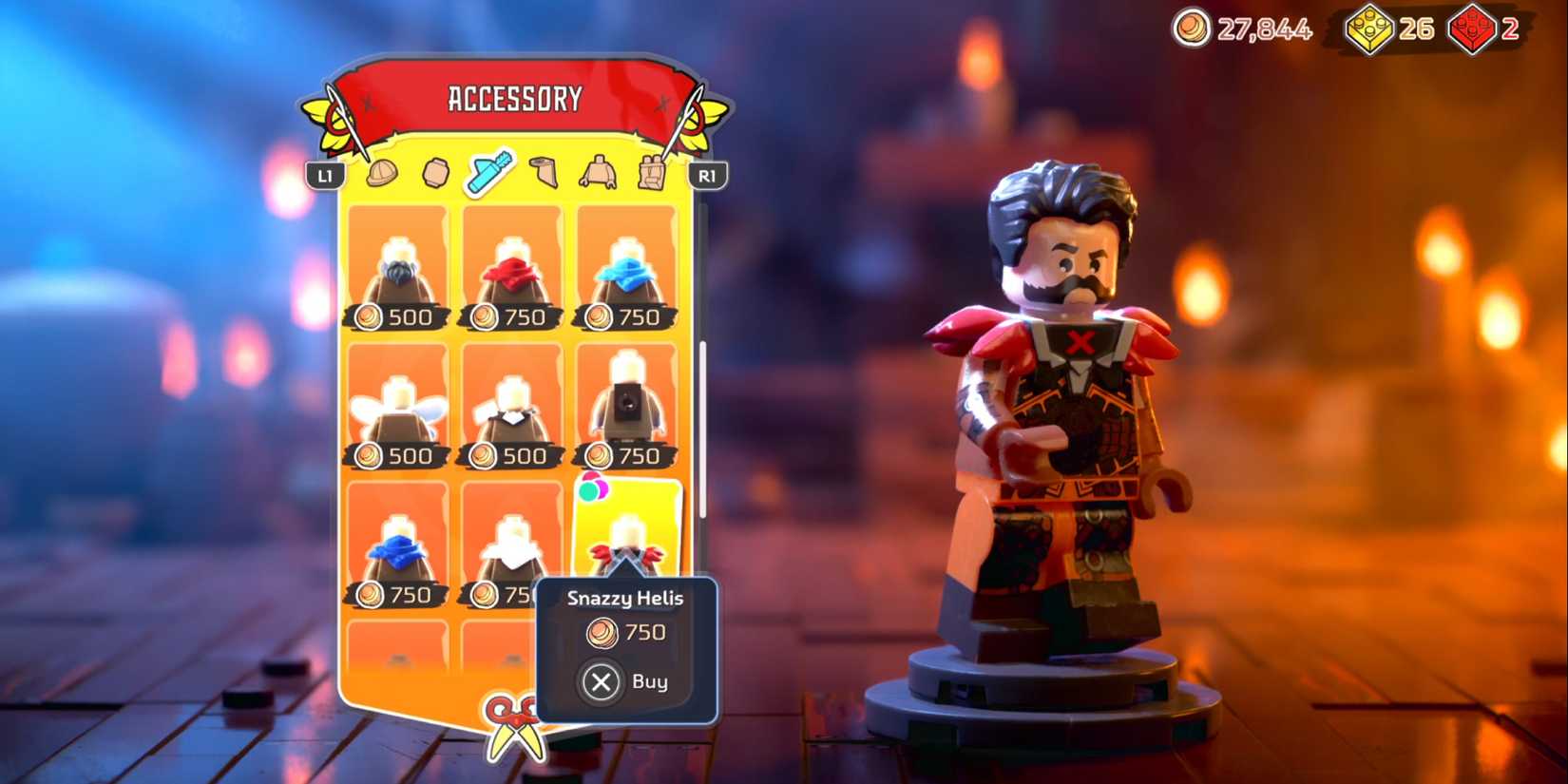
Task: Choose the neck scarf category icon
Action: pos(543,170)
